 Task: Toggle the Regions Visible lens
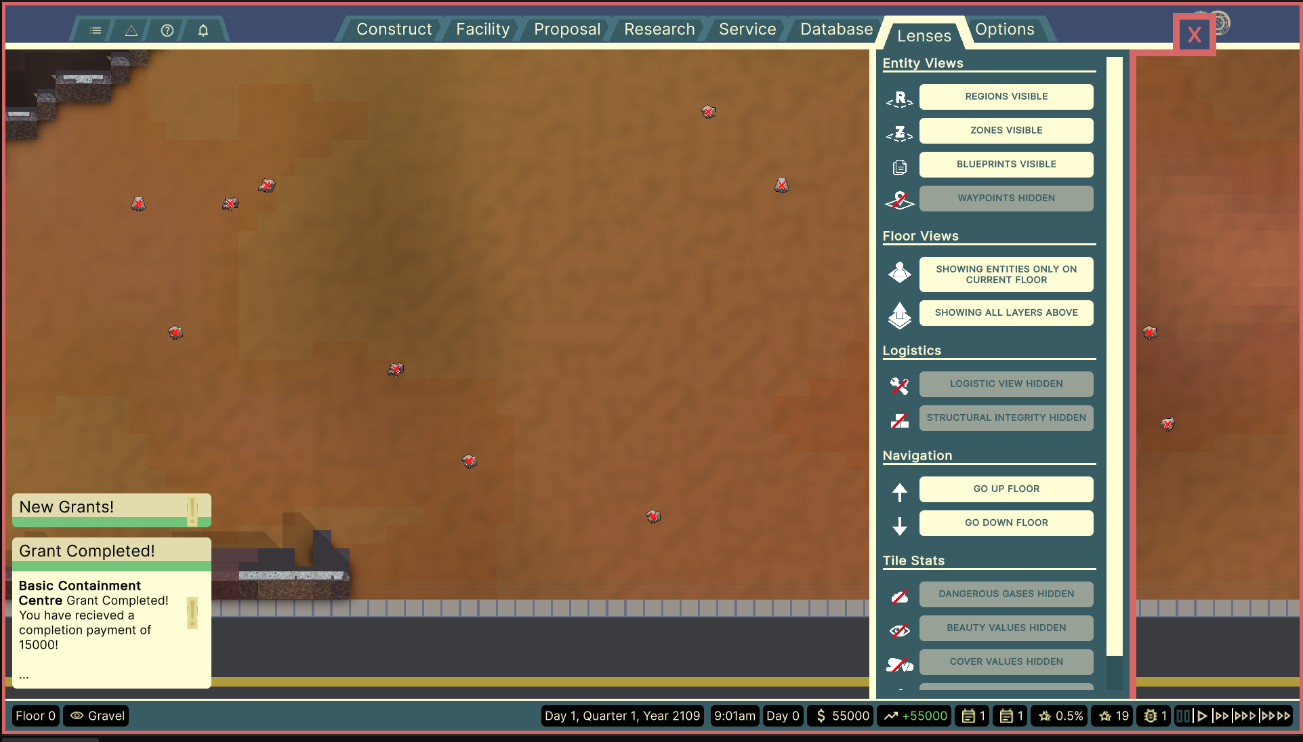tap(1006, 97)
